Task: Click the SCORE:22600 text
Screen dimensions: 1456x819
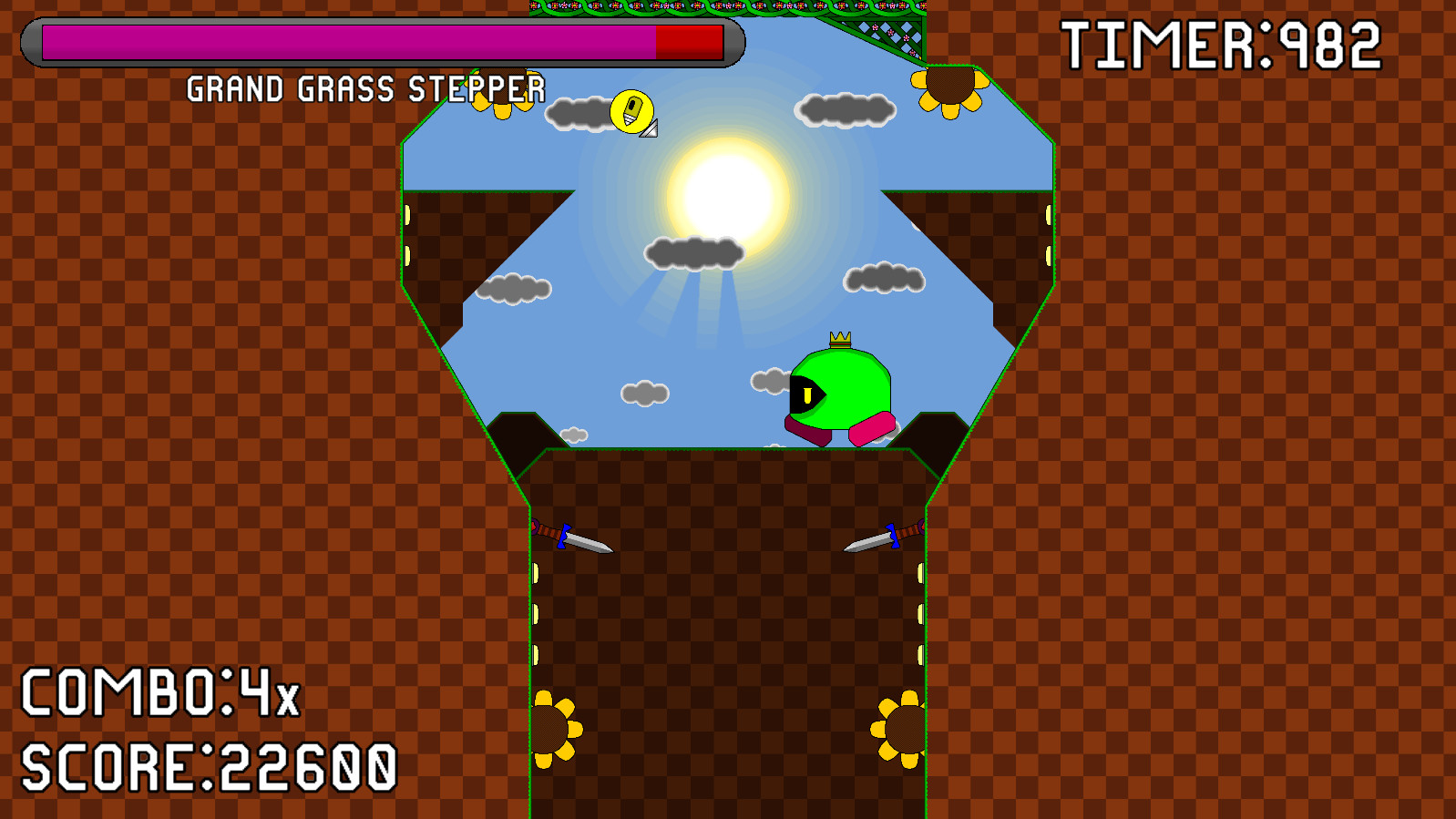Action: [210, 768]
